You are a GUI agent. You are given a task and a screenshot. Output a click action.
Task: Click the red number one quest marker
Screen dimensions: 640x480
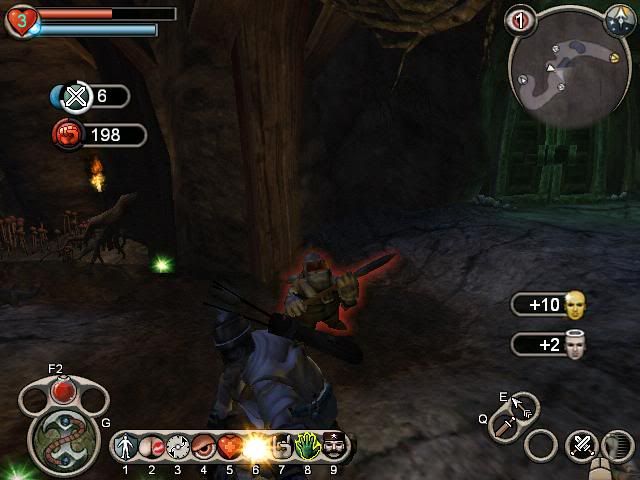click(x=519, y=17)
